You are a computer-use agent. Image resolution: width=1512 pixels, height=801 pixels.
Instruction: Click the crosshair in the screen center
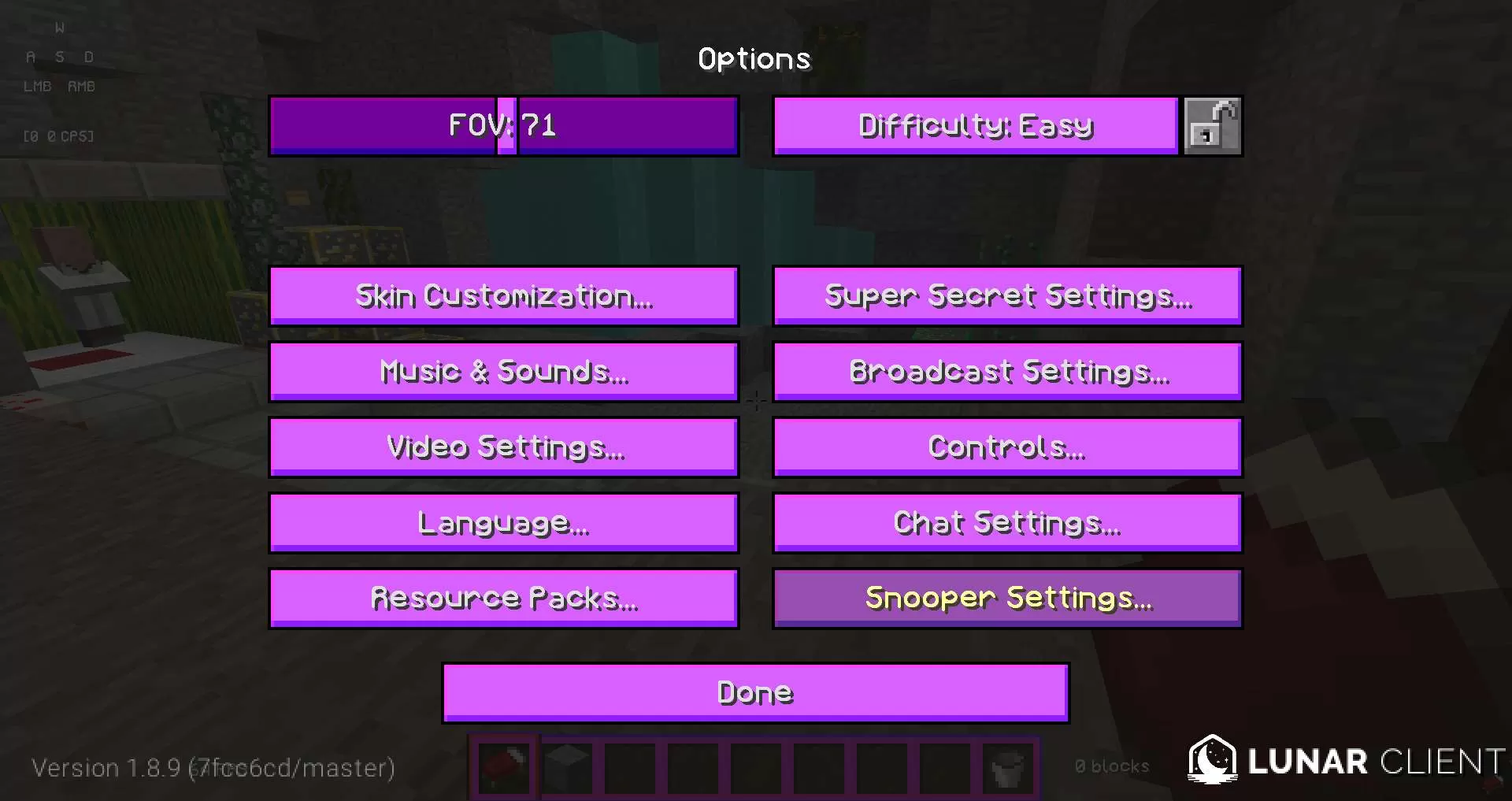coord(756,400)
